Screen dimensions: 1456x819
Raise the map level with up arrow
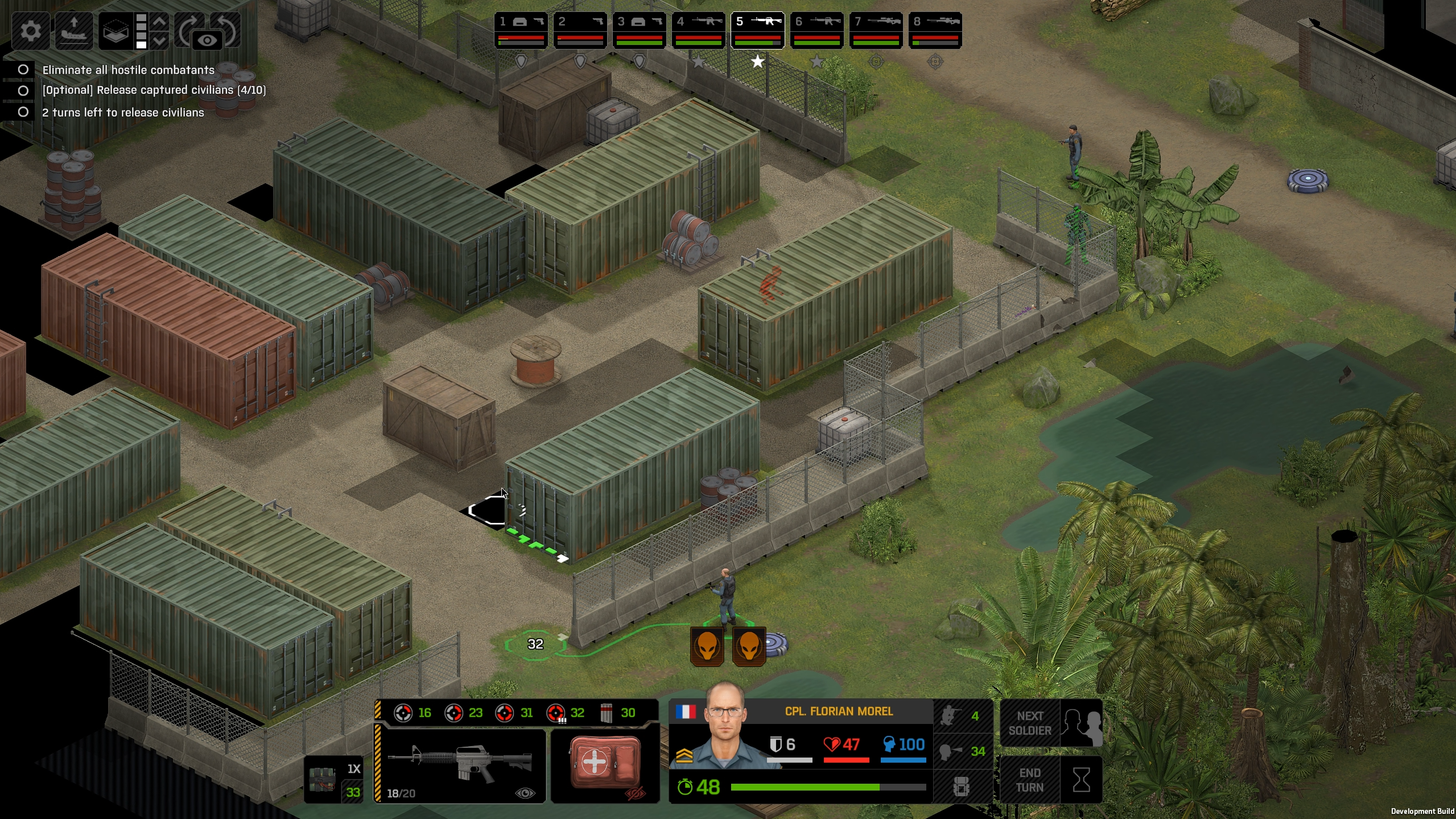[x=160, y=22]
